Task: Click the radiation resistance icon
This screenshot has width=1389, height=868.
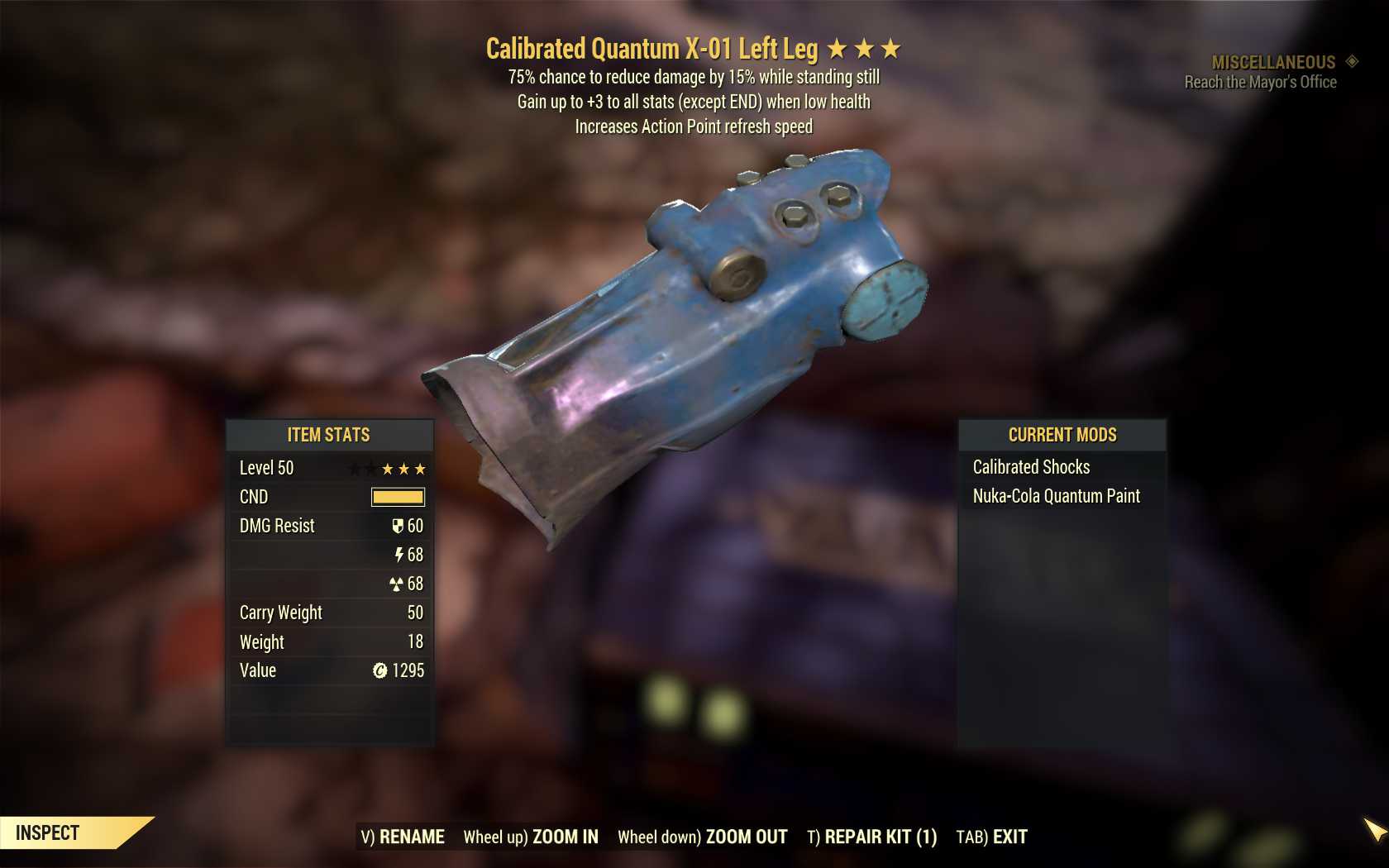Action: tap(398, 584)
